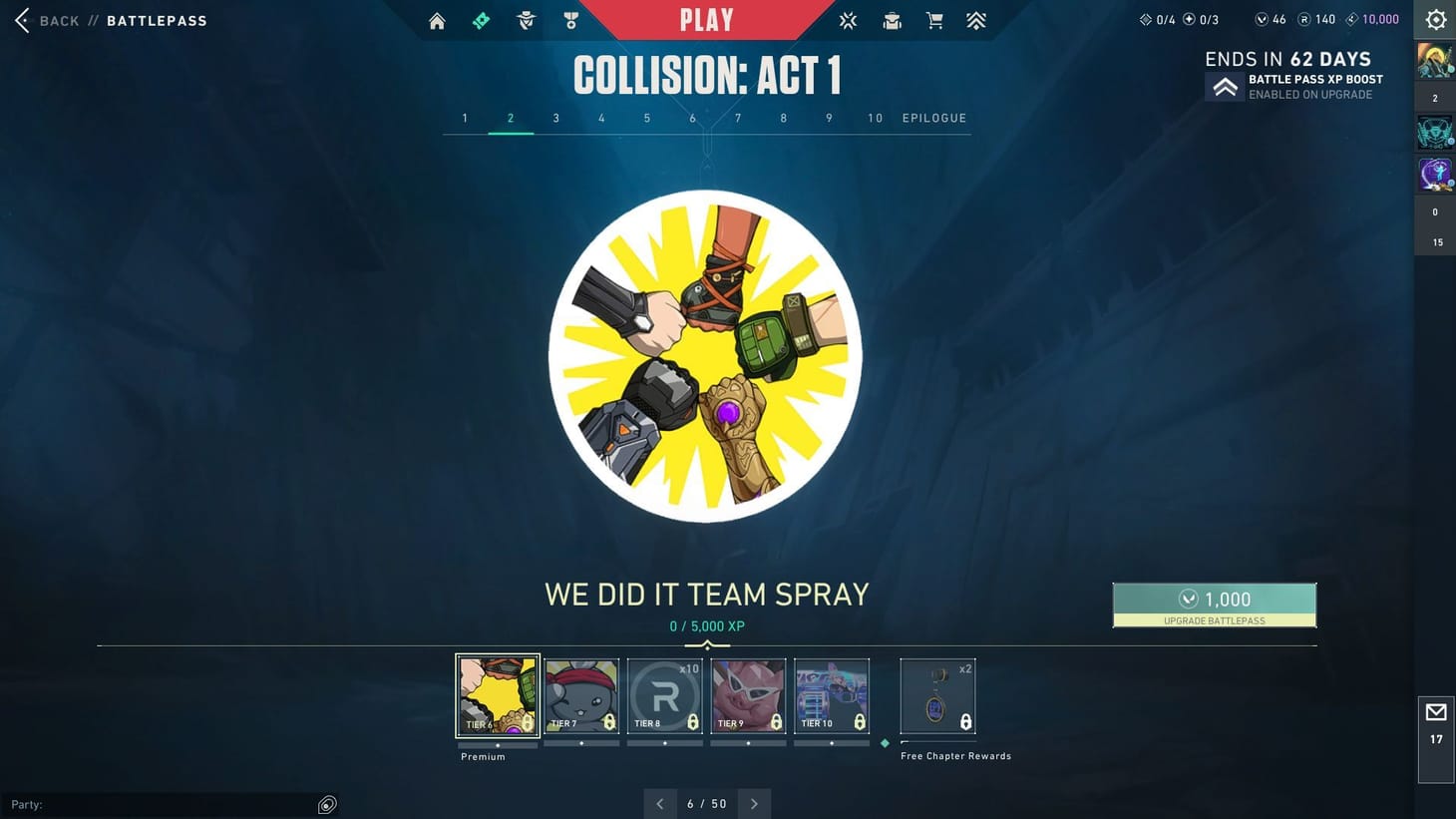Click the premium progression arrows icon

coord(975,20)
